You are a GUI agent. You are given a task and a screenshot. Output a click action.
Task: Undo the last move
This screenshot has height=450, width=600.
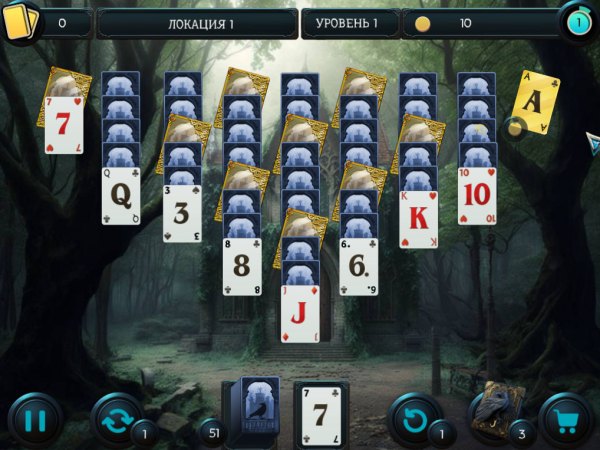[x=413, y=419]
